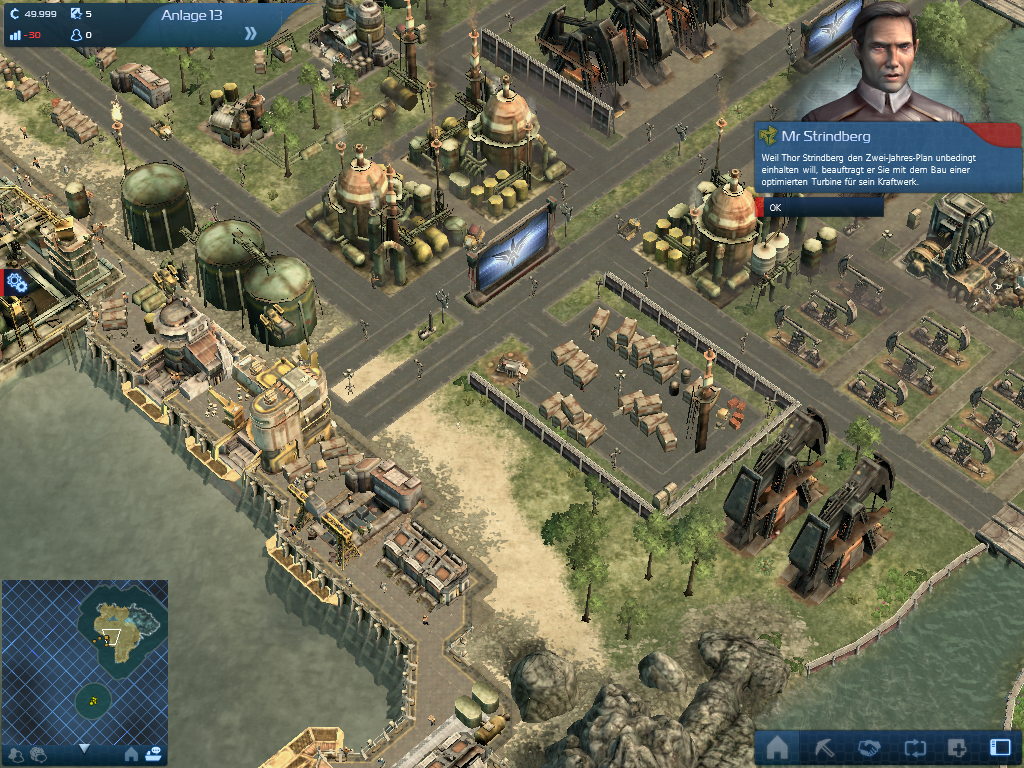Image resolution: width=1024 pixels, height=768 pixels.
Task: Toggle the side panel window icon
Action: pos(1000,747)
